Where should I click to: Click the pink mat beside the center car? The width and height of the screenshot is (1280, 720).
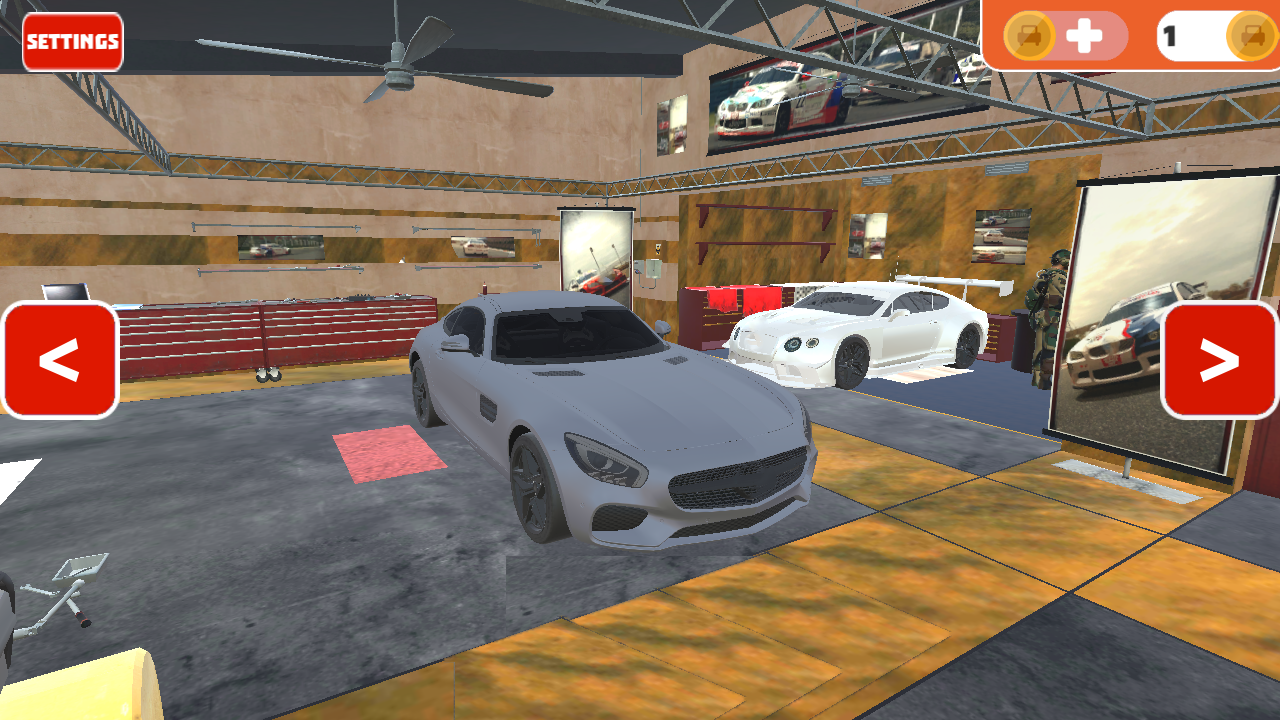tap(390, 455)
